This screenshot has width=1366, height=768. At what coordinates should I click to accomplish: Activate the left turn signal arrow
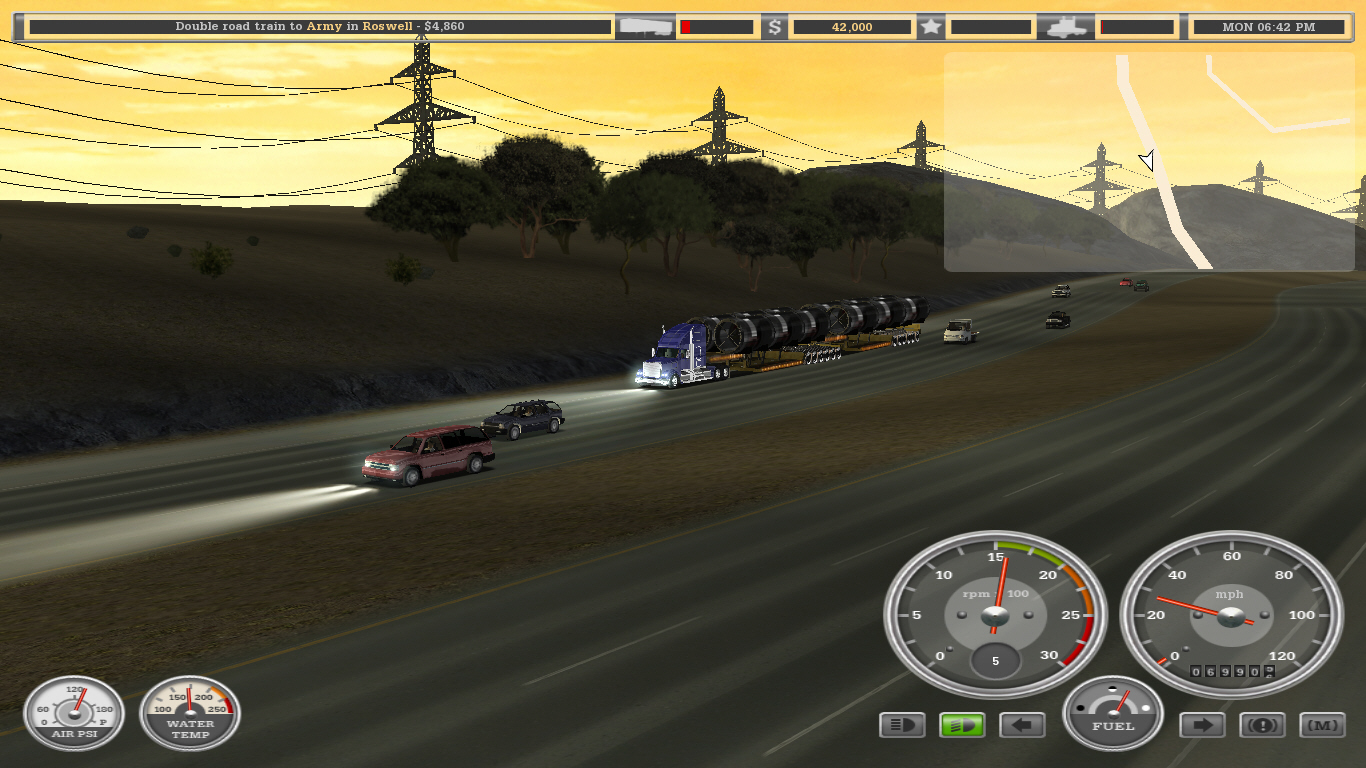(x=1022, y=725)
